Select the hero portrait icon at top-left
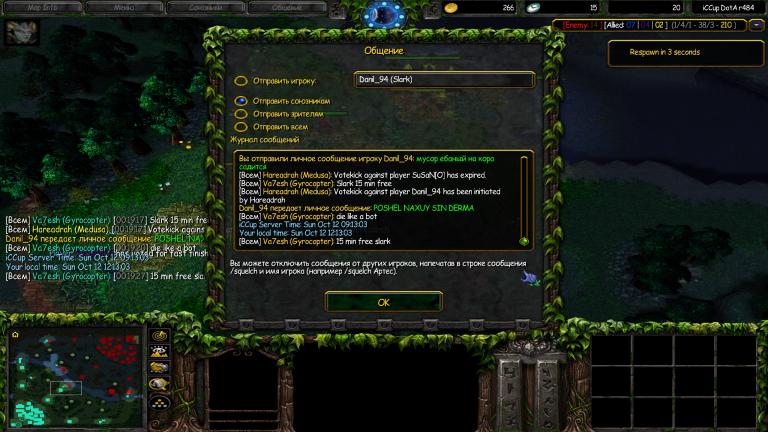The image size is (768, 432). [x=17, y=34]
